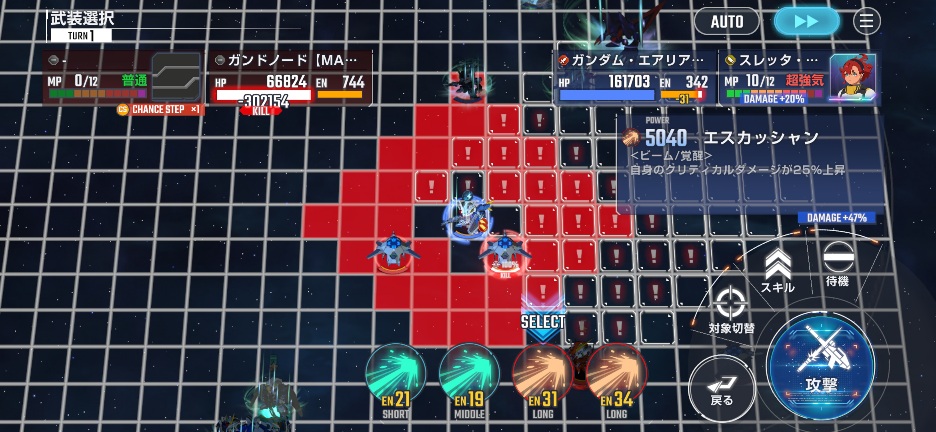The height and width of the screenshot is (432, 936).
Task: View the pilot portrait for スレッタ
Action: [x=853, y=76]
